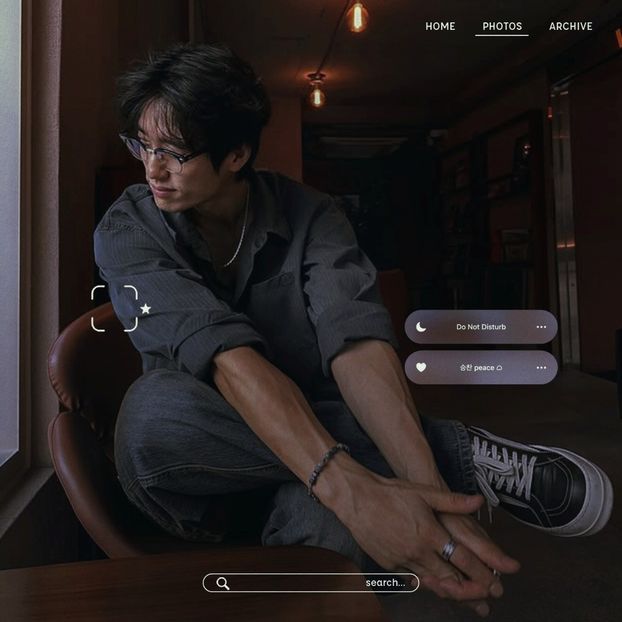The height and width of the screenshot is (622, 622).
Task: Toggle the Do Not Disturb pill
Action: (x=481, y=327)
